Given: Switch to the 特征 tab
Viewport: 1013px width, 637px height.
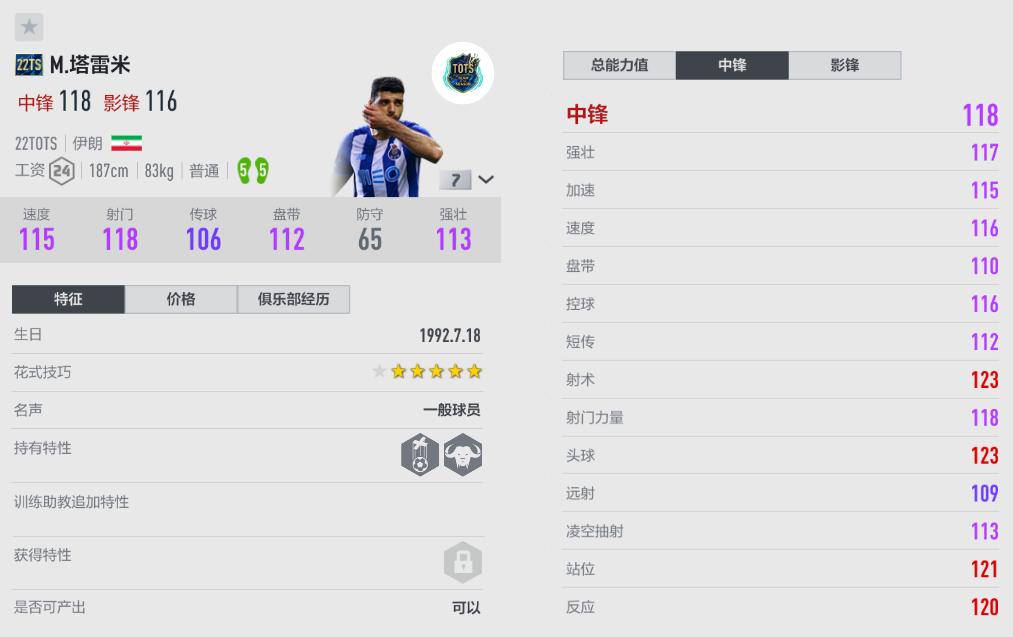Looking at the screenshot, I should pyautogui.click(x=68, y=299).
